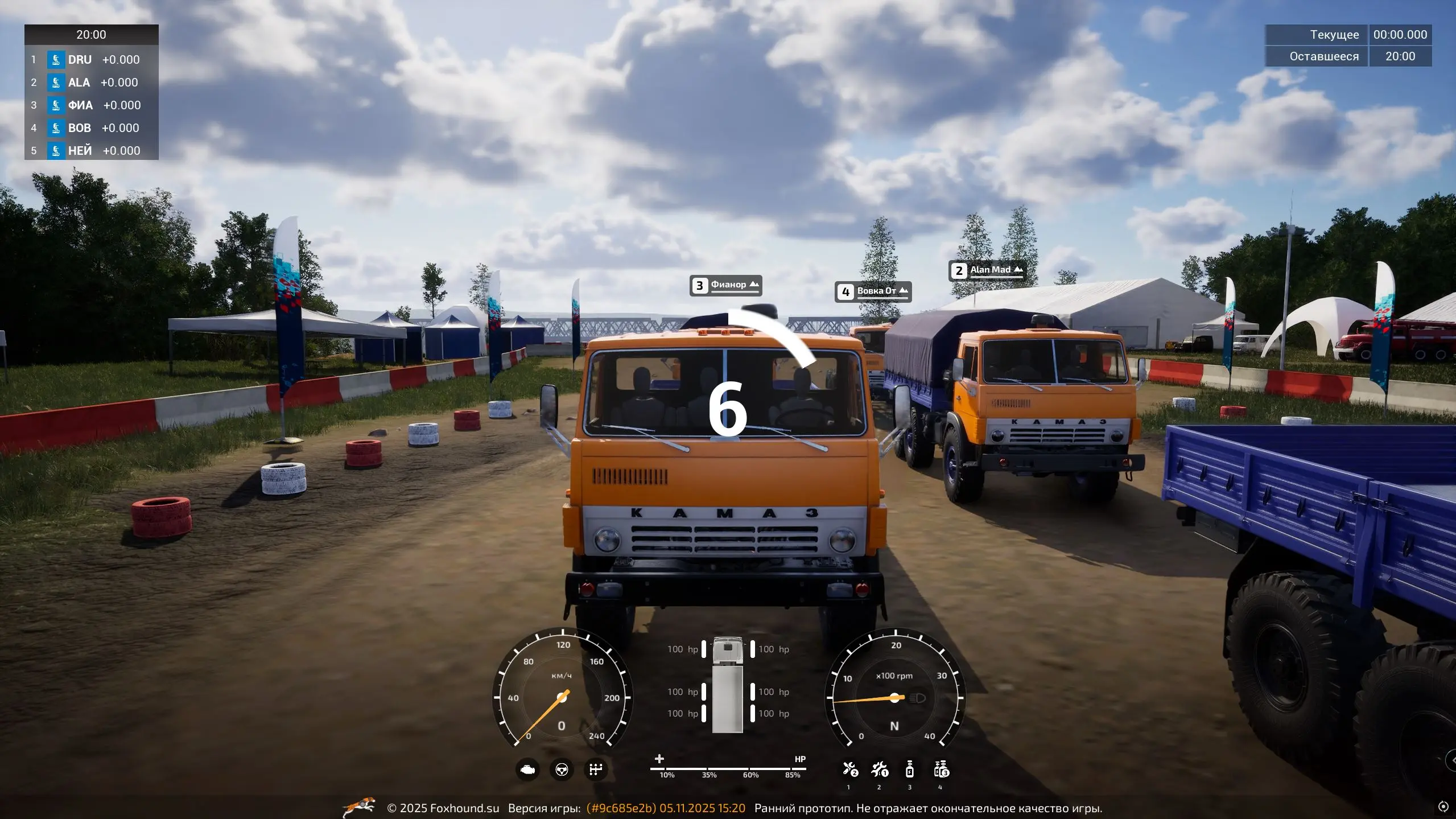Activate the triple bottle pack item

(x=941, y=770)
